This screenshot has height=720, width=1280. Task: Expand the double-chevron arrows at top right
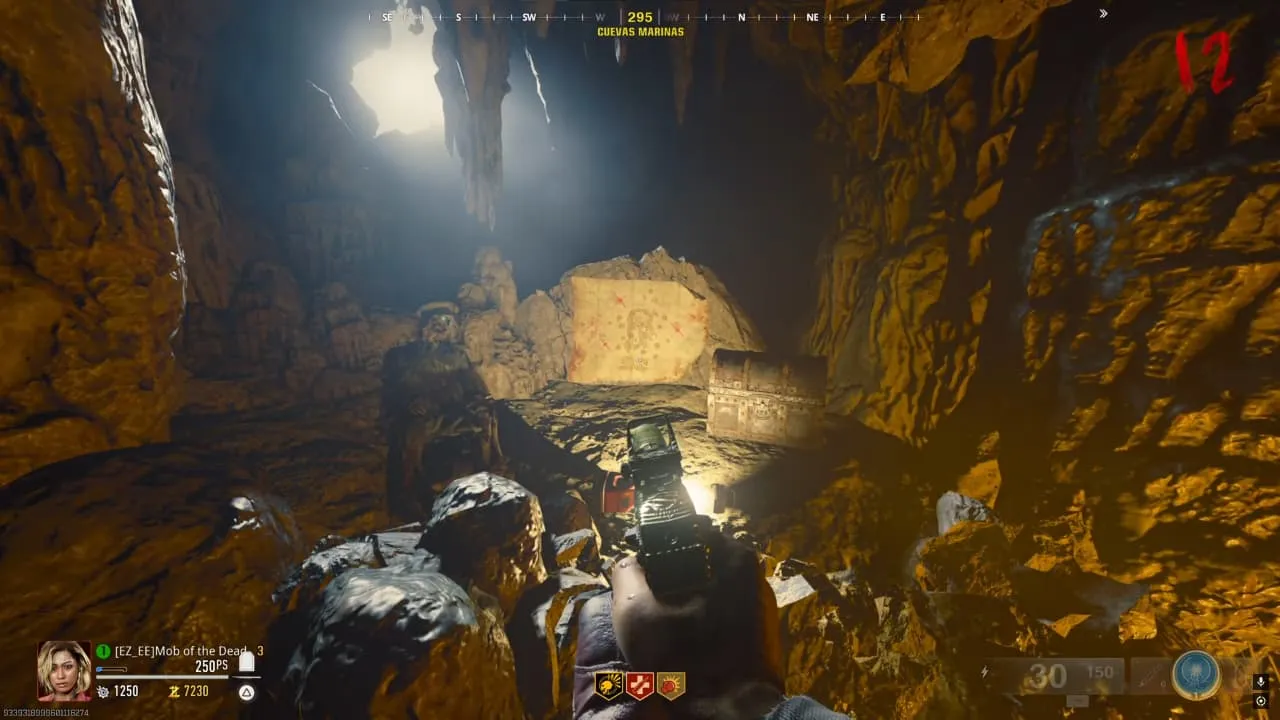1103,14
